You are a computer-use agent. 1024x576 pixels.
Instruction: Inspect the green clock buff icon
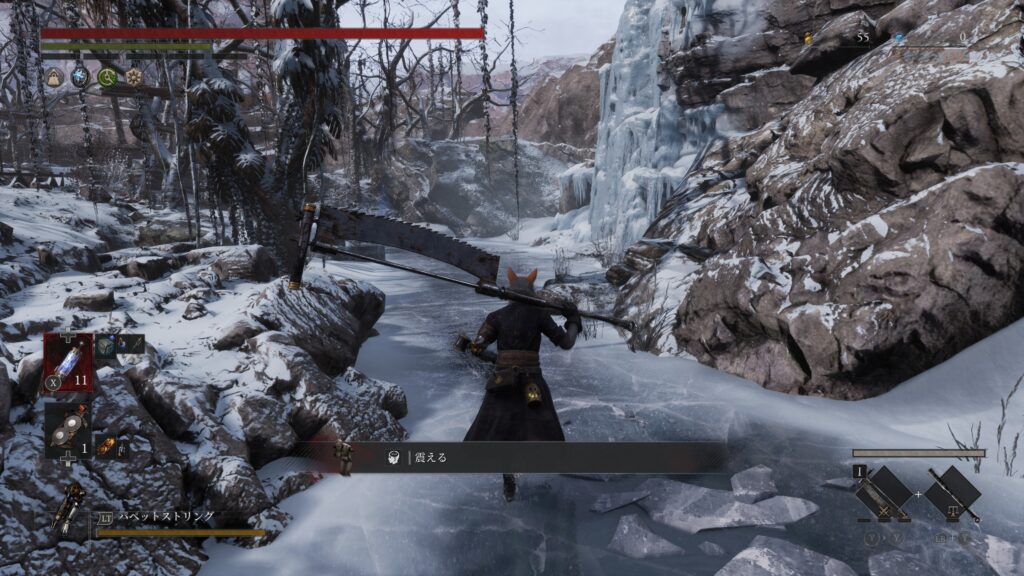click(x=107, y=76)
